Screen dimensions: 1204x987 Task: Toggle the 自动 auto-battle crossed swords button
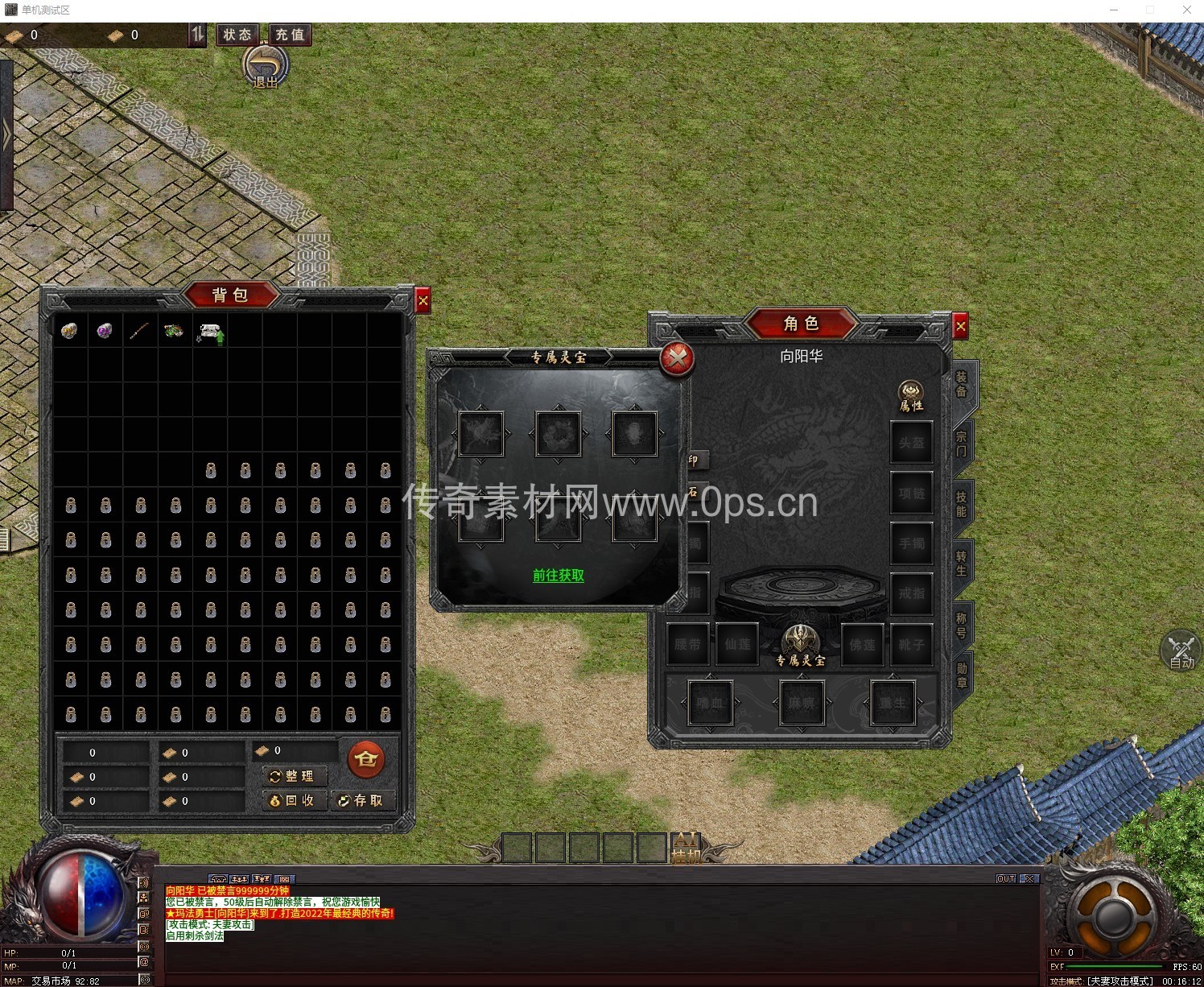[x=1181, y=651]
